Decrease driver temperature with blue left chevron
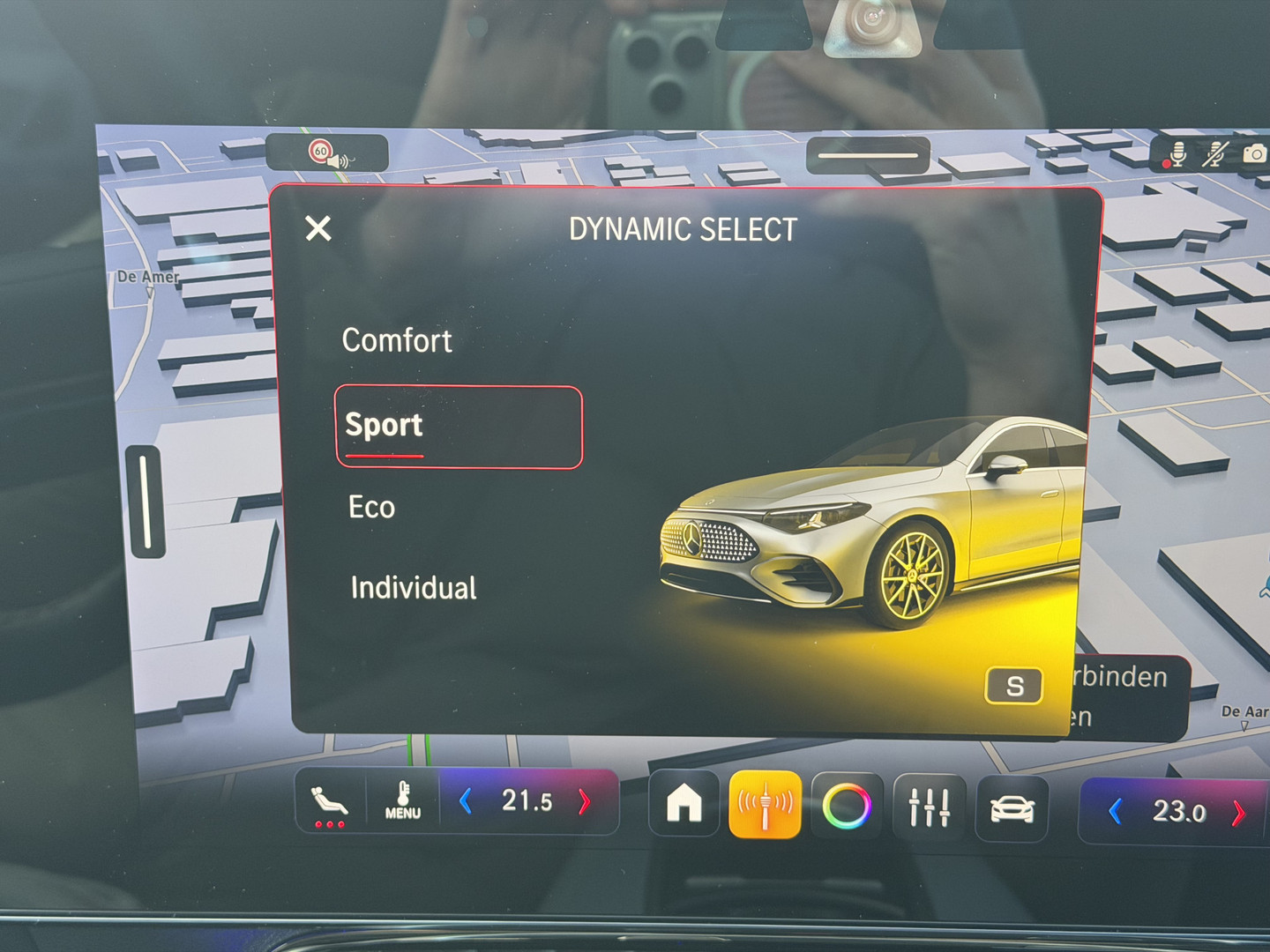1270x952 pixels. pos(465,800)
